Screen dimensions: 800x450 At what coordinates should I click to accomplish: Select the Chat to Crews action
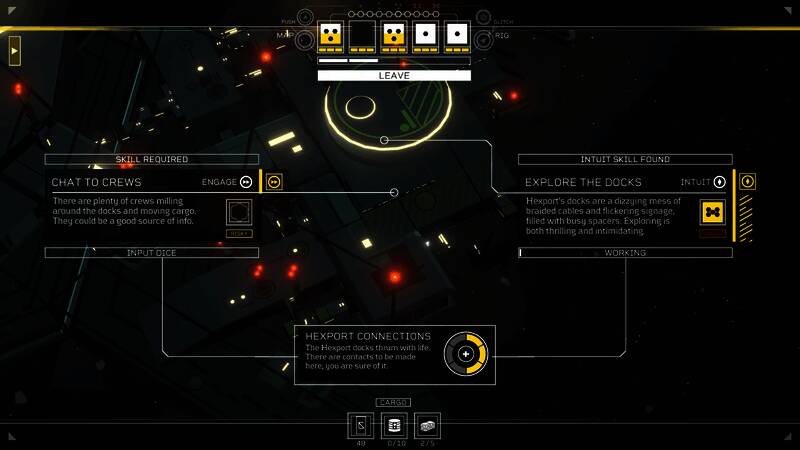point(97,182)
